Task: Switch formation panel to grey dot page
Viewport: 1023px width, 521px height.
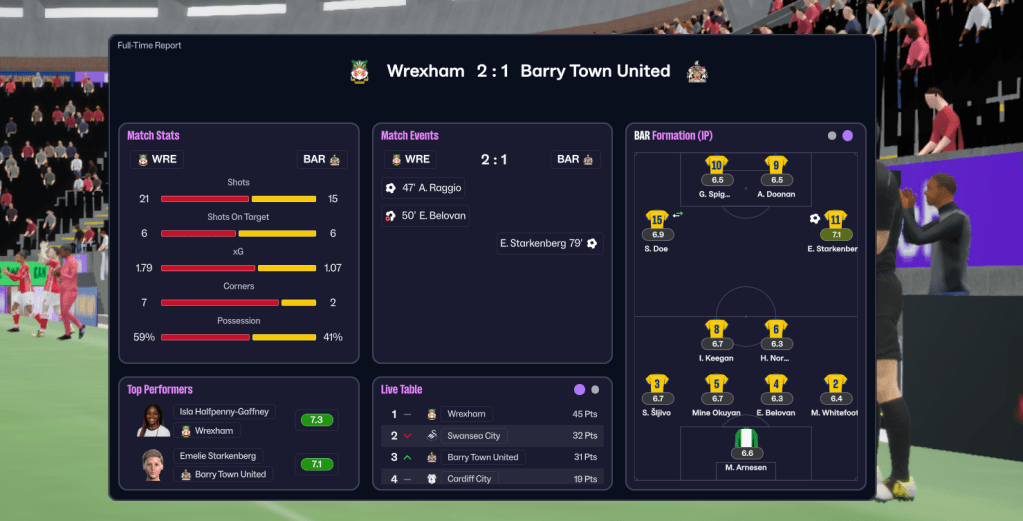Action: pos(832,136)
